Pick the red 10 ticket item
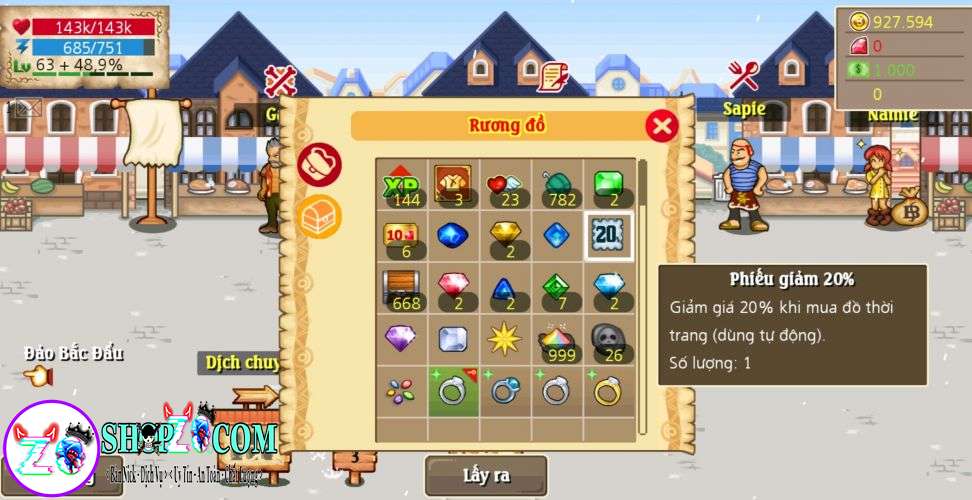This screenshot has width=972, height=500. [402, 236]
